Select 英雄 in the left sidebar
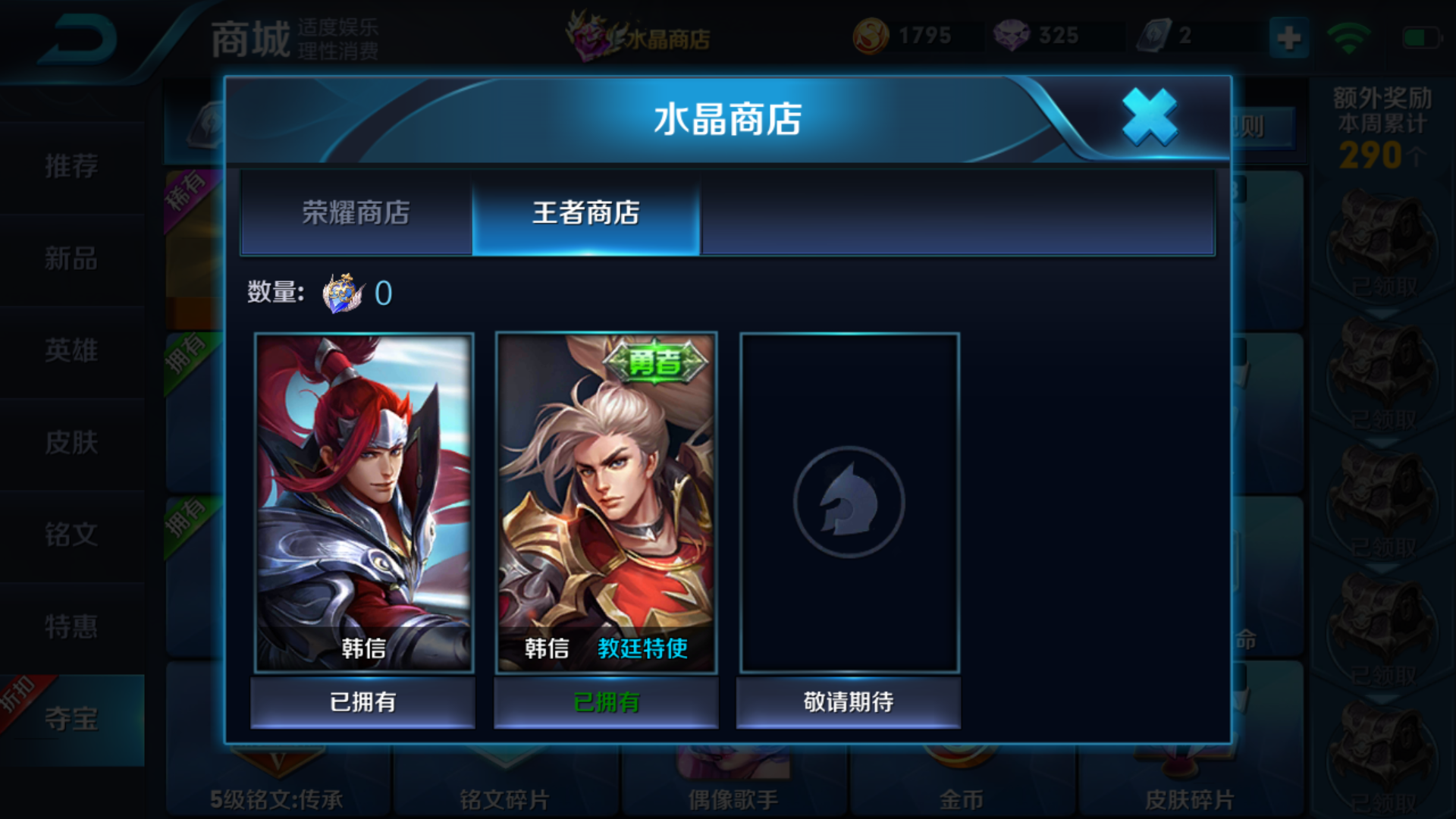This screenshot has width=1456, height=819. pyautogui.click(x=72, y=351)
